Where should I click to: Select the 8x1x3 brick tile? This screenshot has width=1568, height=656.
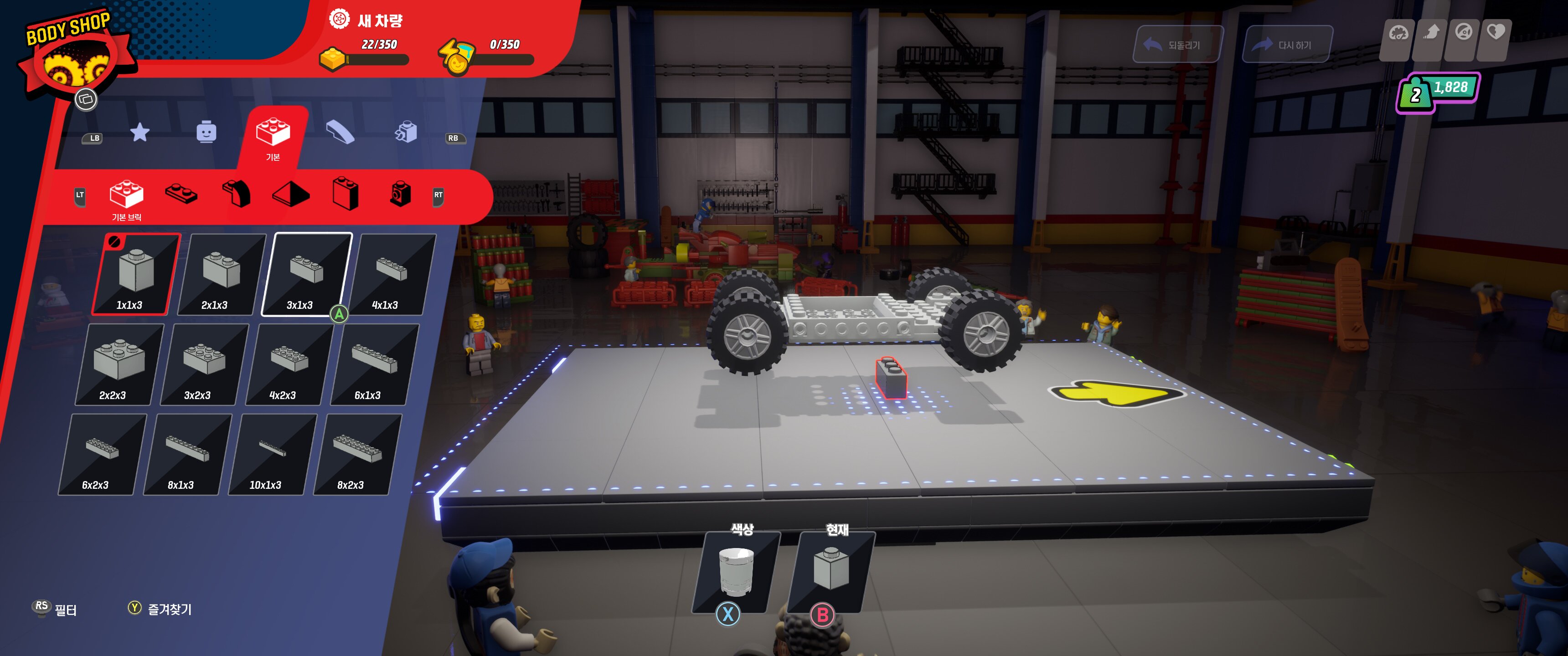pos(187,455)
